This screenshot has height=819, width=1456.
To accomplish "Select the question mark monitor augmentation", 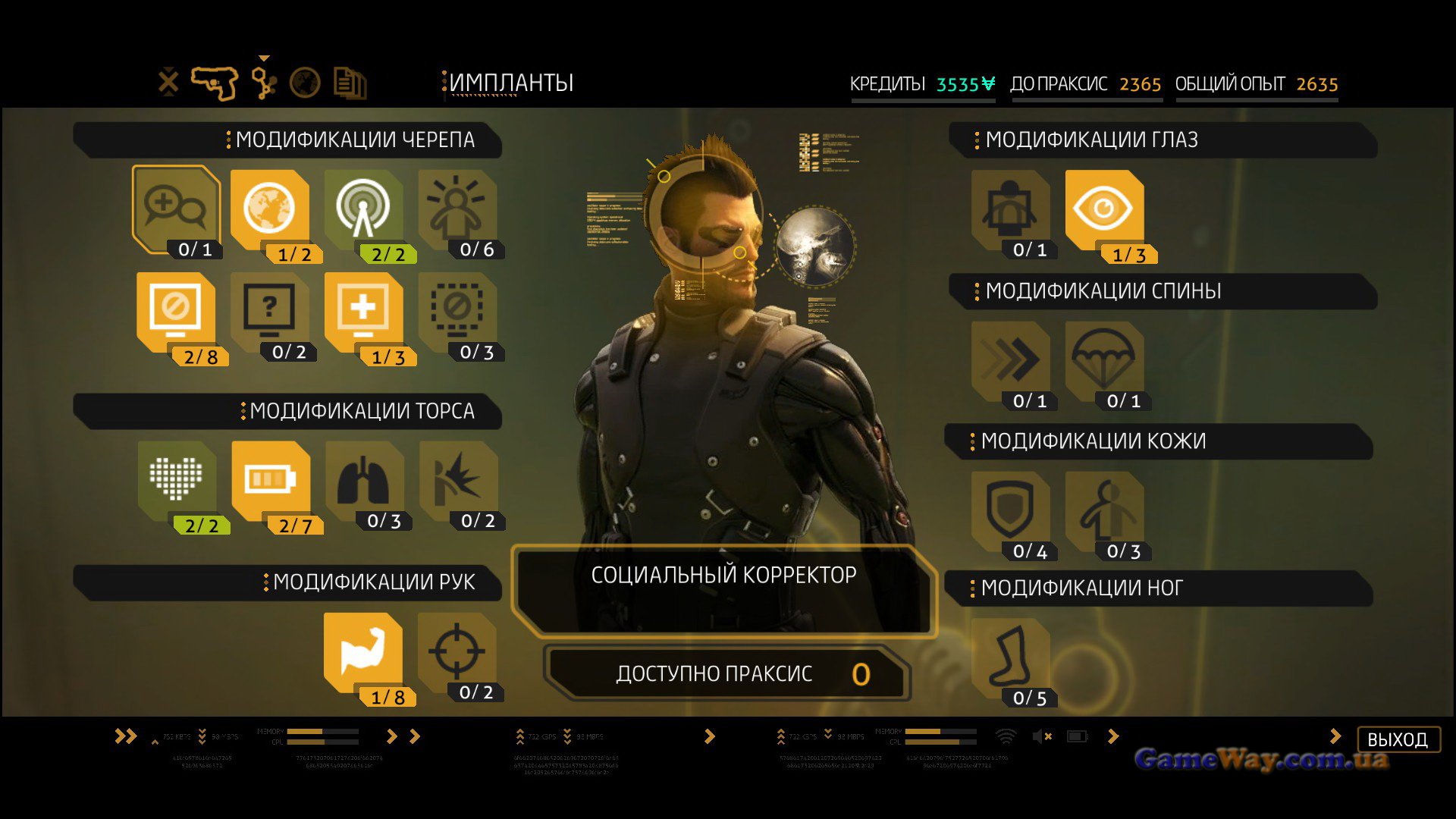I will [269, 311].
